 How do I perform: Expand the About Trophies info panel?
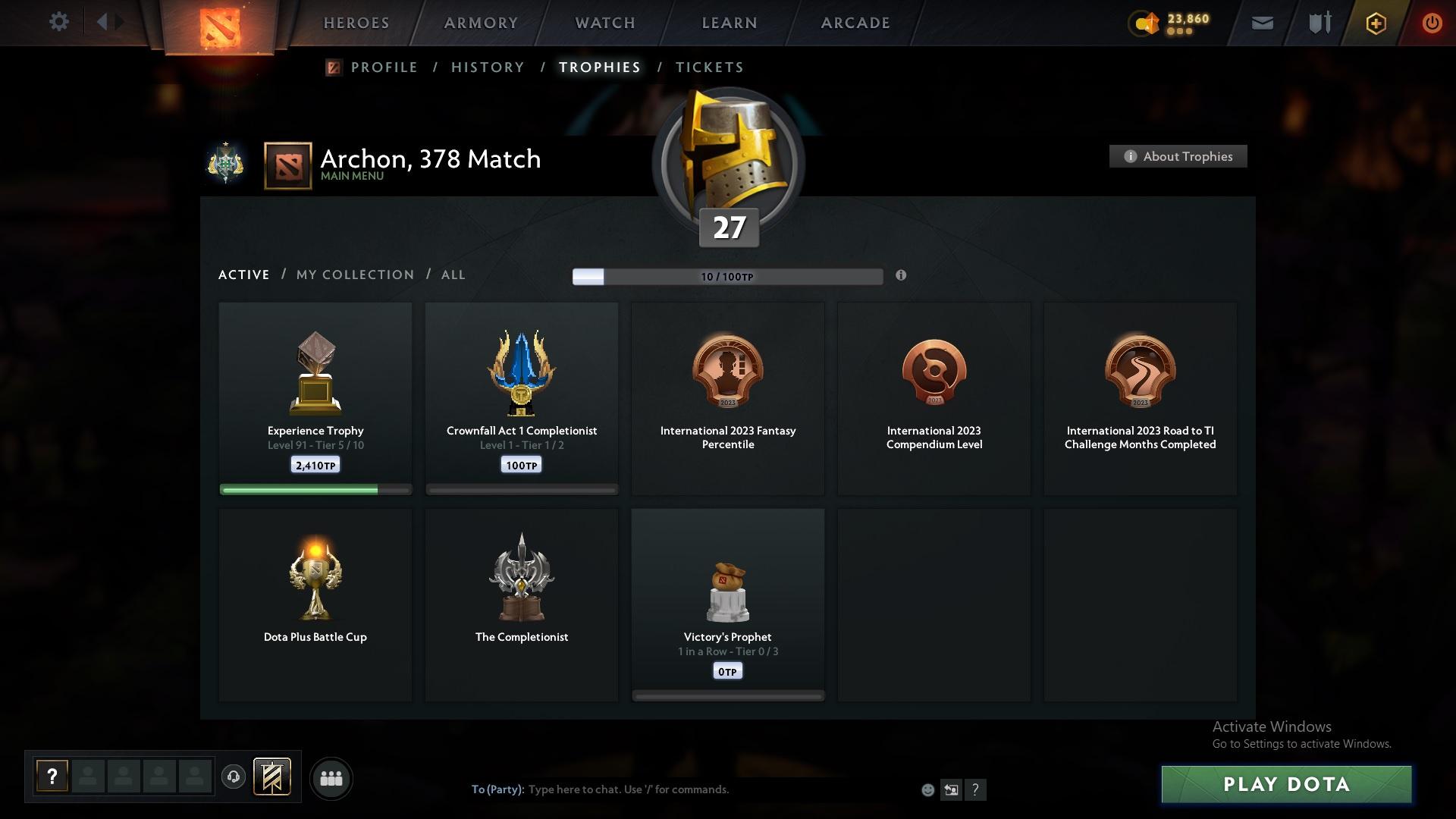1178,156
